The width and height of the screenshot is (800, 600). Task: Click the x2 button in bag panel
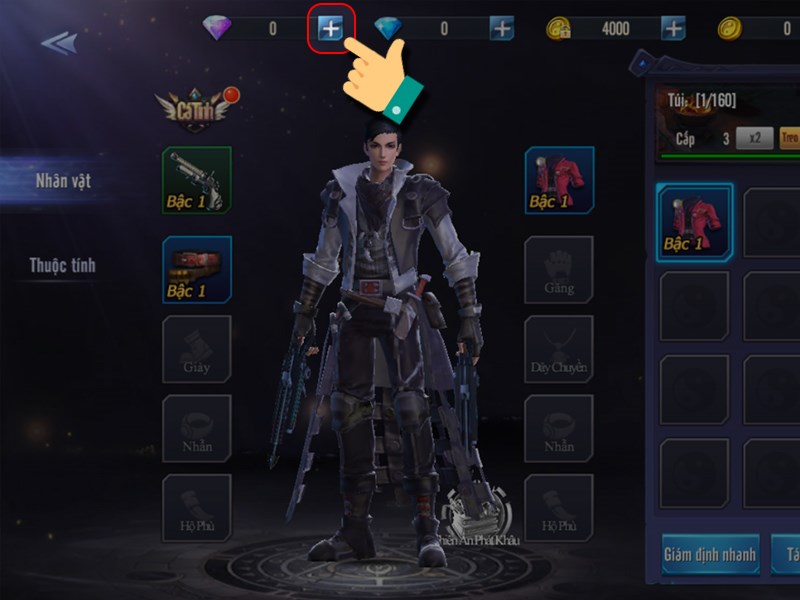(754, 139)
